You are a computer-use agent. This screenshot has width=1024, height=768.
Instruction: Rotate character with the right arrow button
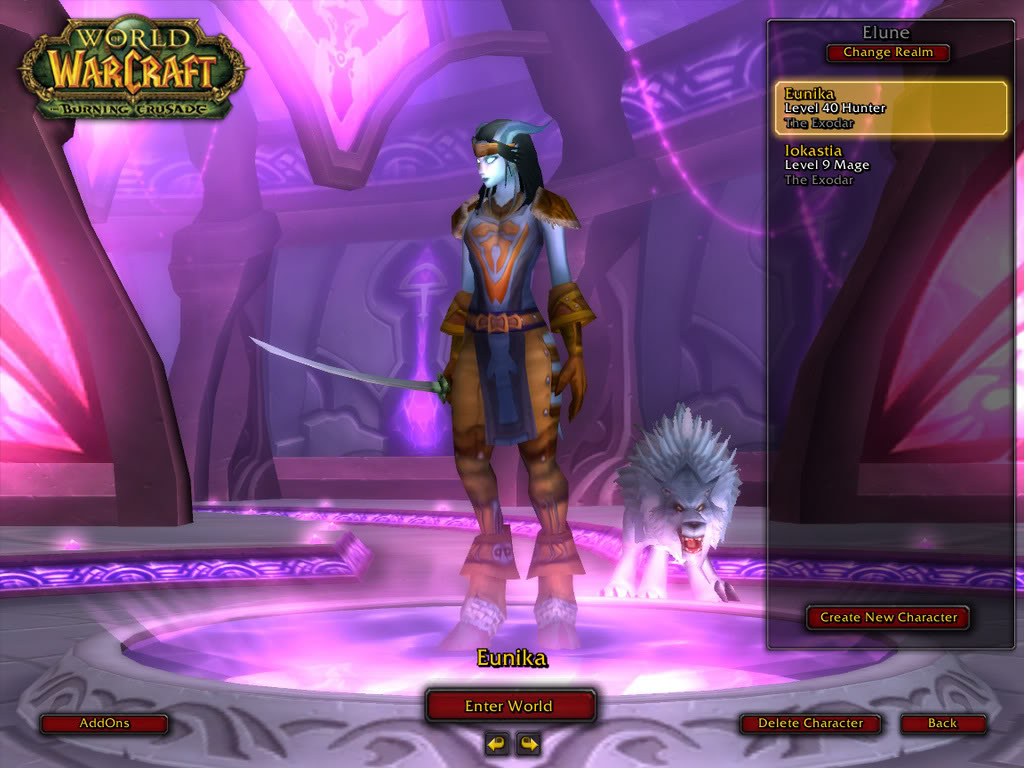click(x=528, y=743)
